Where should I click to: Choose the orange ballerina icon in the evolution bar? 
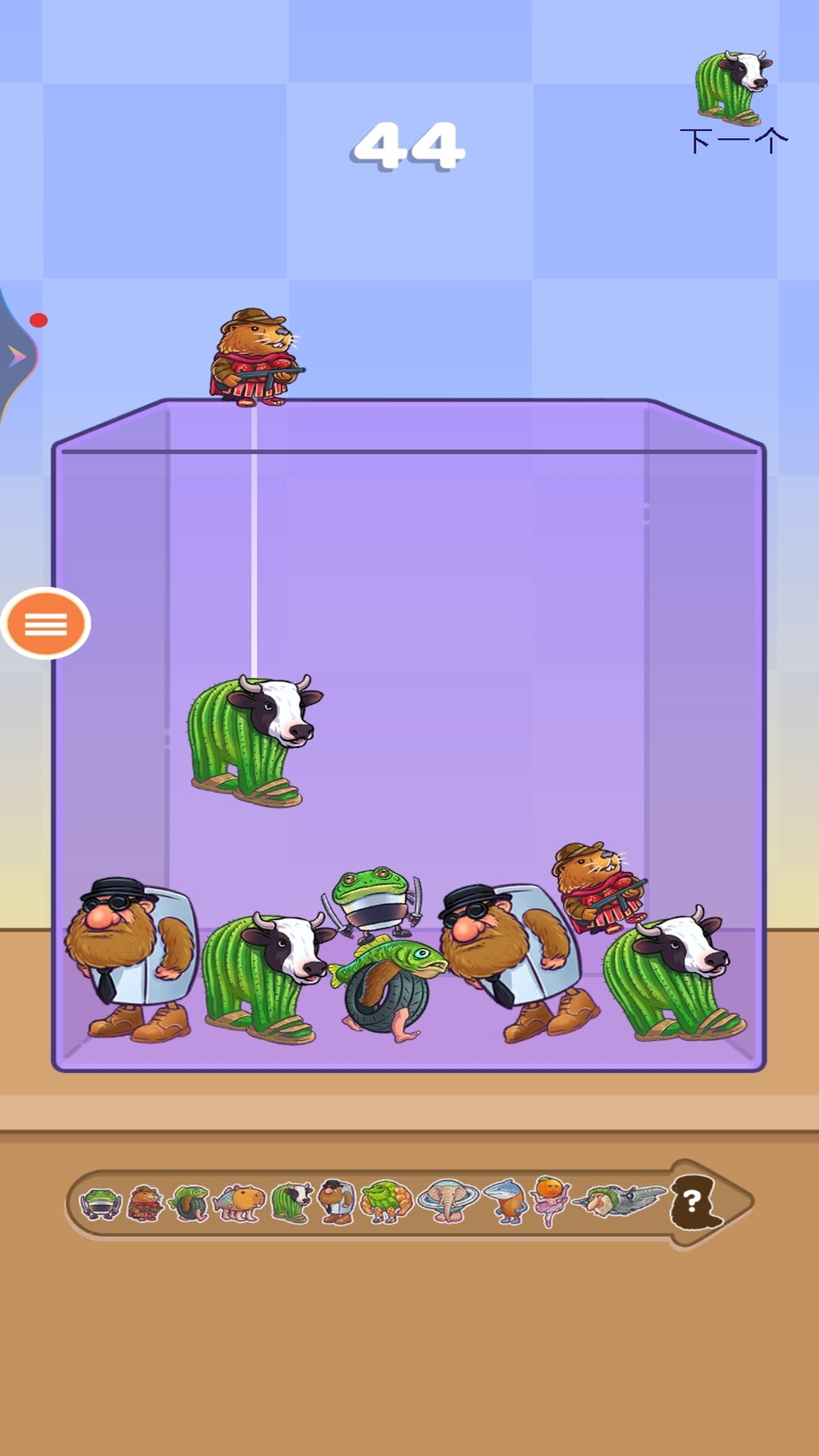551,1200
